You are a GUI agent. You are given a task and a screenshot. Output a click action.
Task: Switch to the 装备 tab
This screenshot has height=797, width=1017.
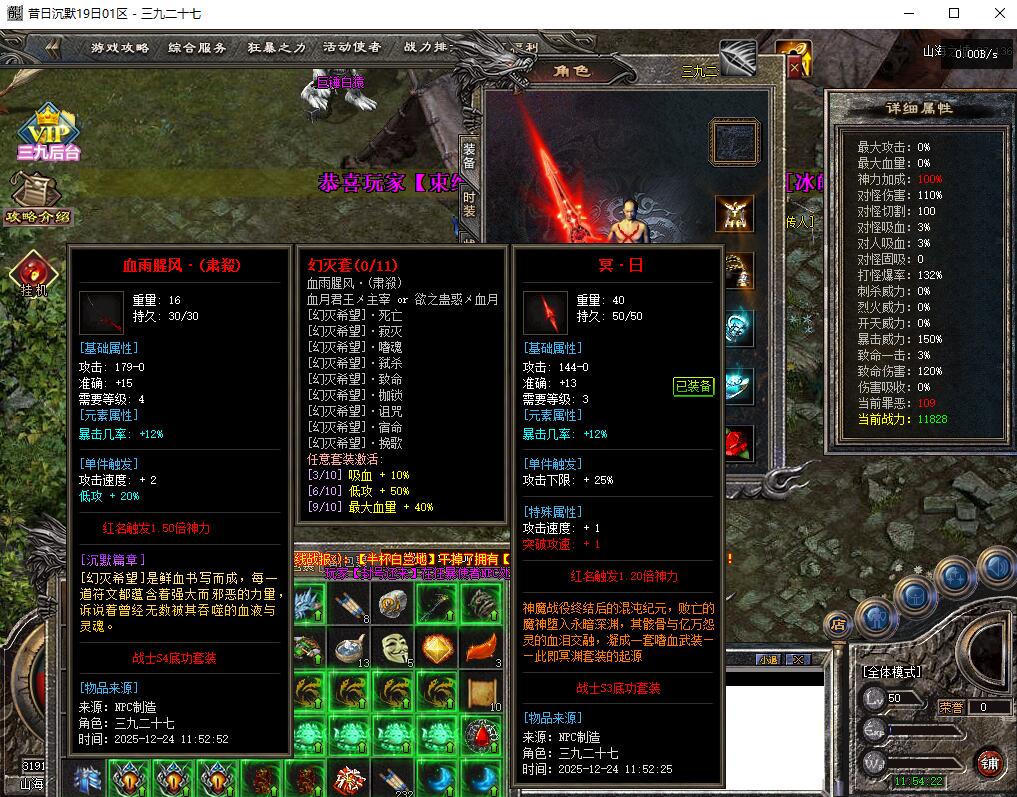pyautogui.click(x=469, y=155)
